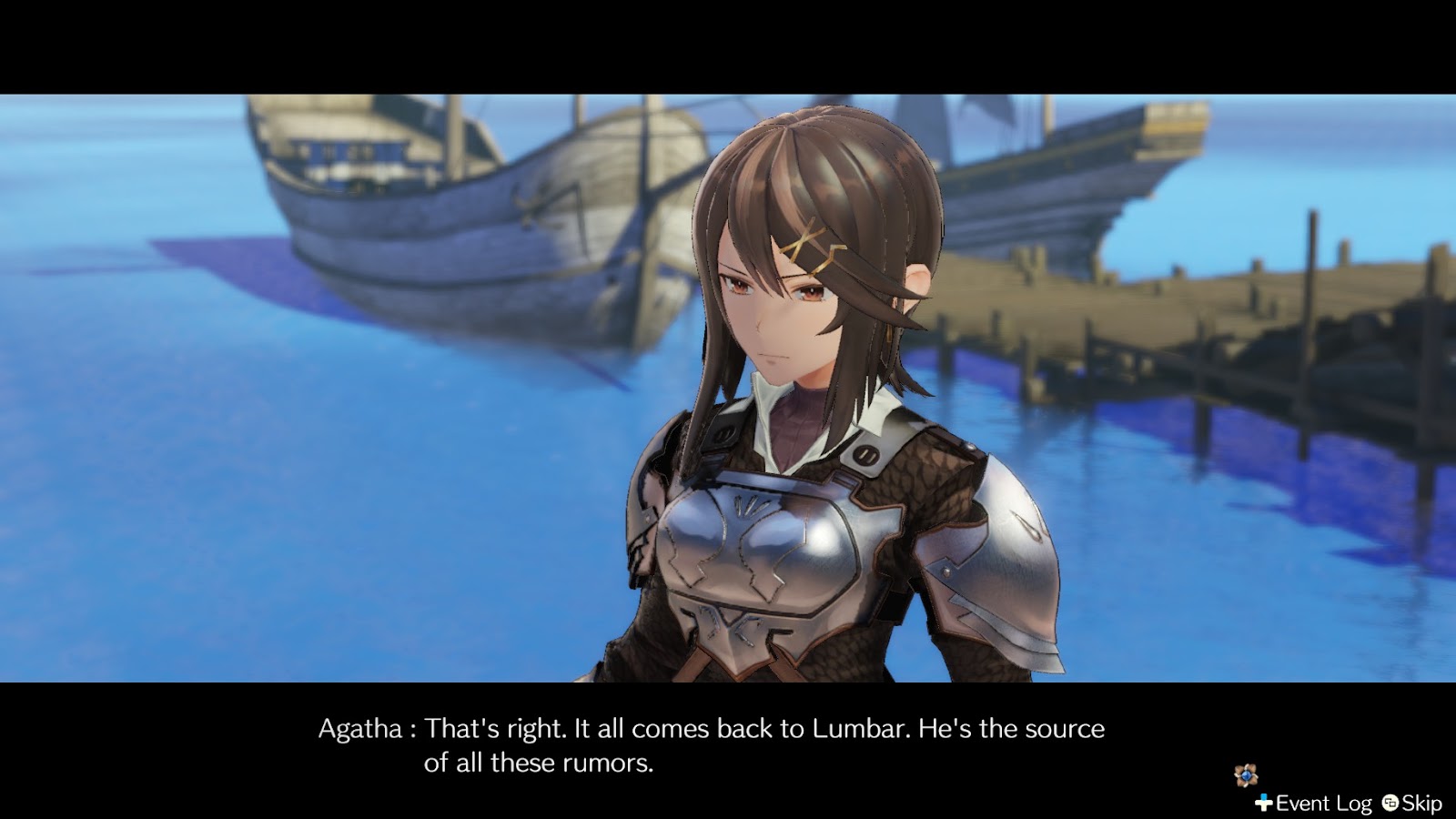Click the Skip label text

1422,803
